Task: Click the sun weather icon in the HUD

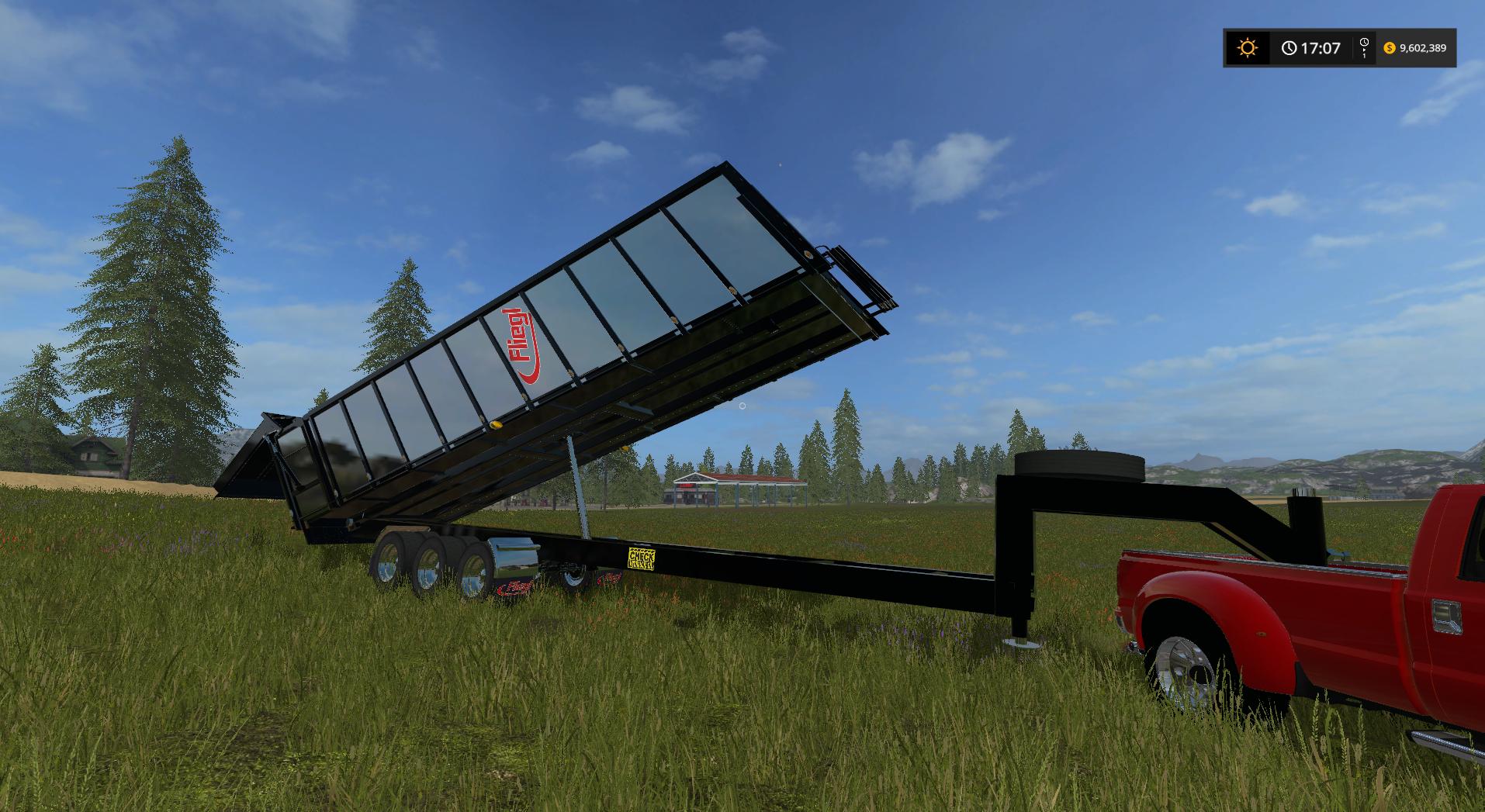Action: [x=1248, y=48]
